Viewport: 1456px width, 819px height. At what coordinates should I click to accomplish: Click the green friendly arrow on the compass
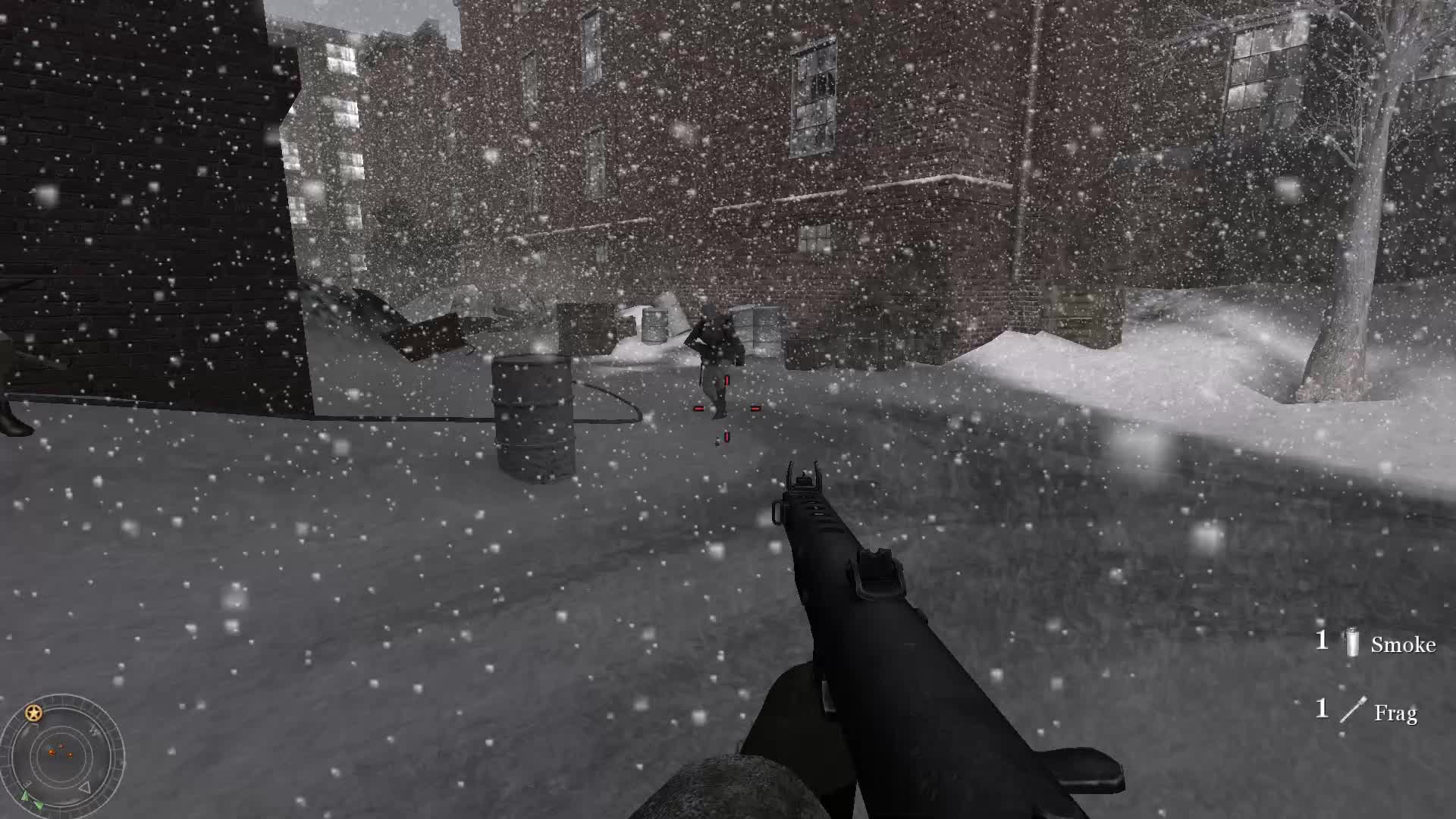[26, 795]
